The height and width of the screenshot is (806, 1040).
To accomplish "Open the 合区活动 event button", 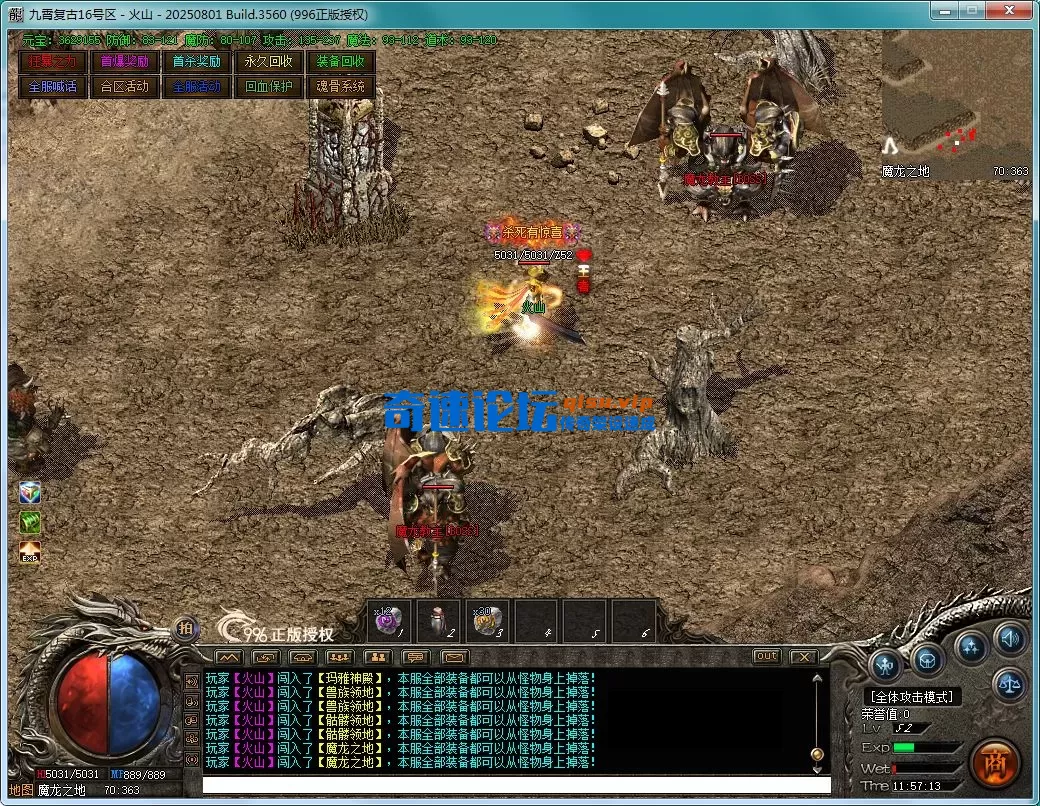I will tap(124, 86).
